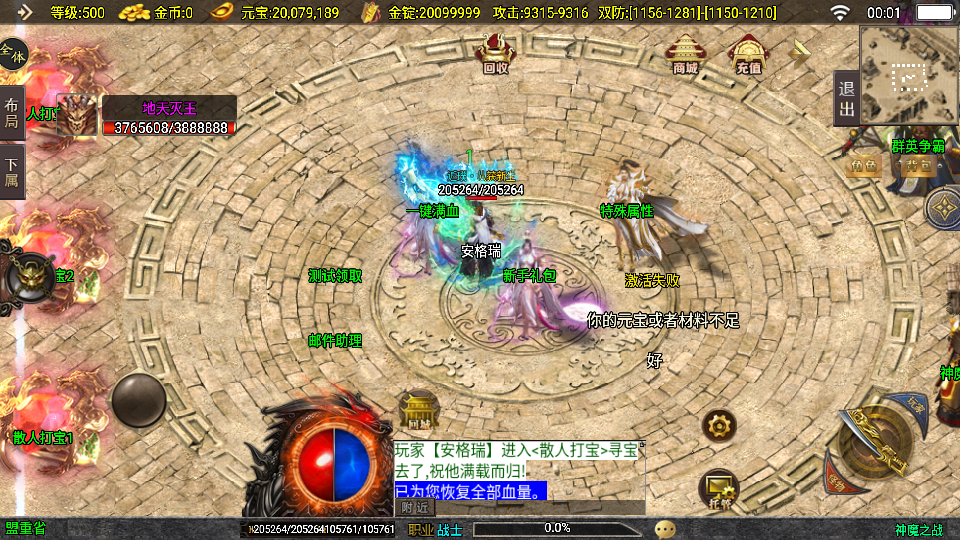Toggle the 托管 auto-play button

click(719, 488)
